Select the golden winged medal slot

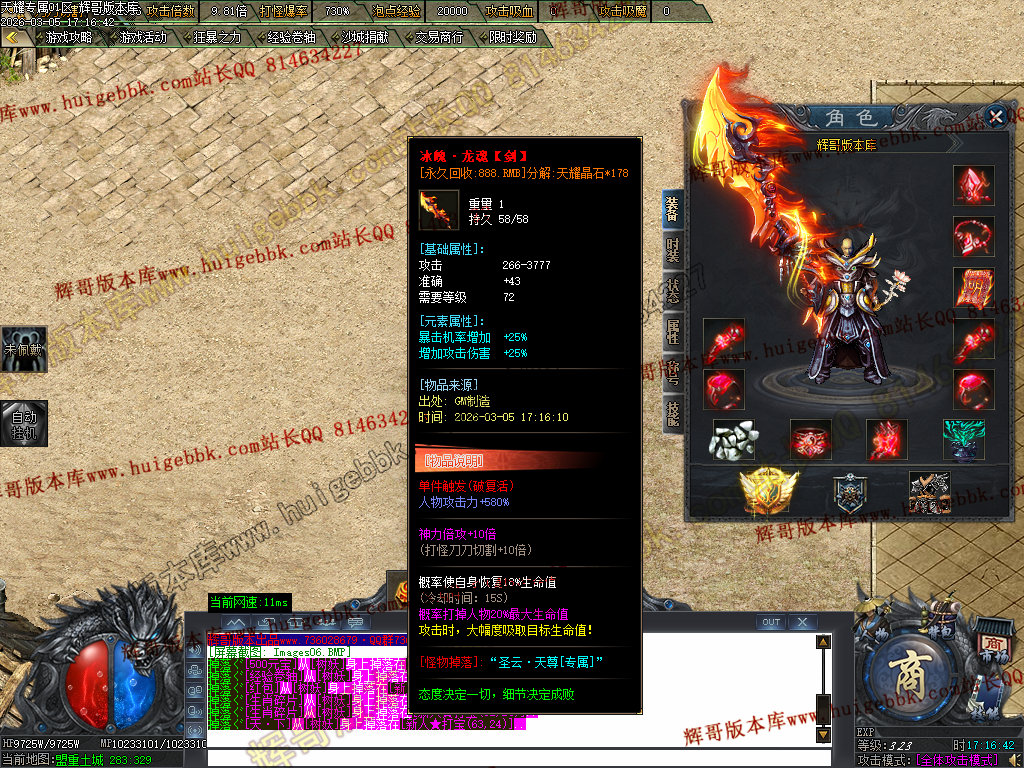pos(763,490)
